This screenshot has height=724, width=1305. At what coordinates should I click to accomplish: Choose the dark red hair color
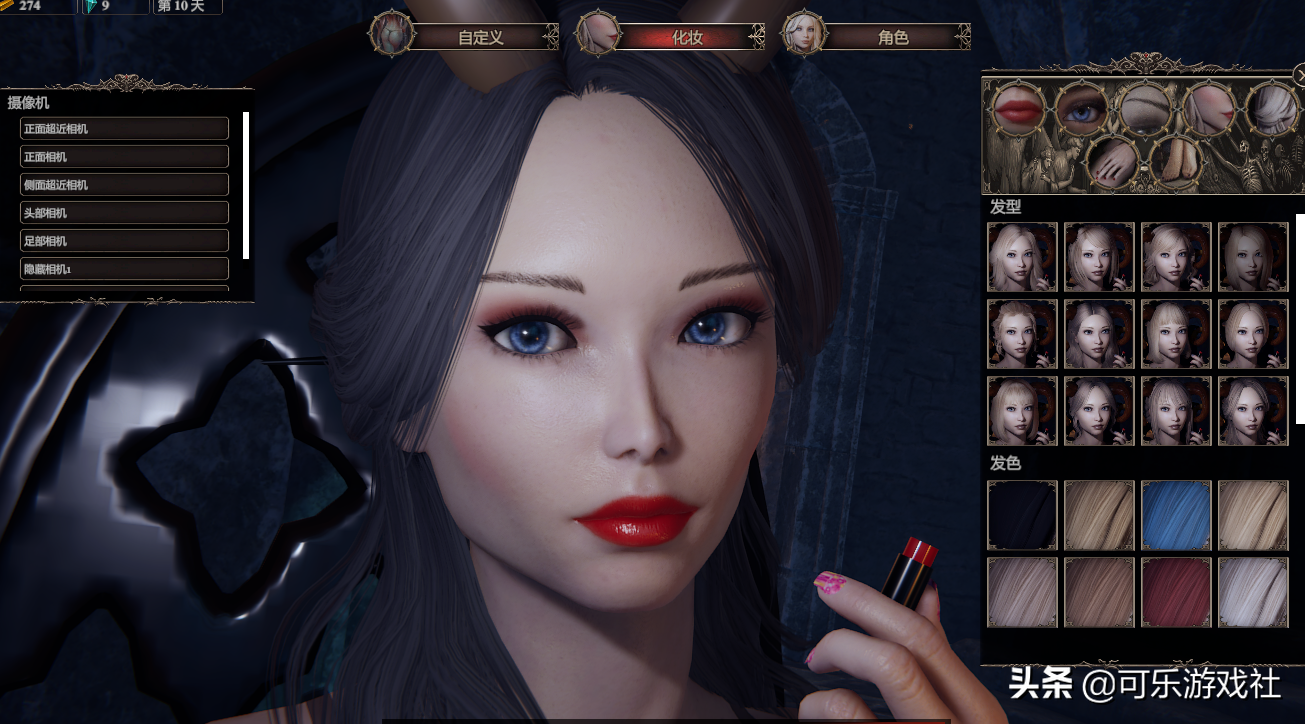[1176, 592]
